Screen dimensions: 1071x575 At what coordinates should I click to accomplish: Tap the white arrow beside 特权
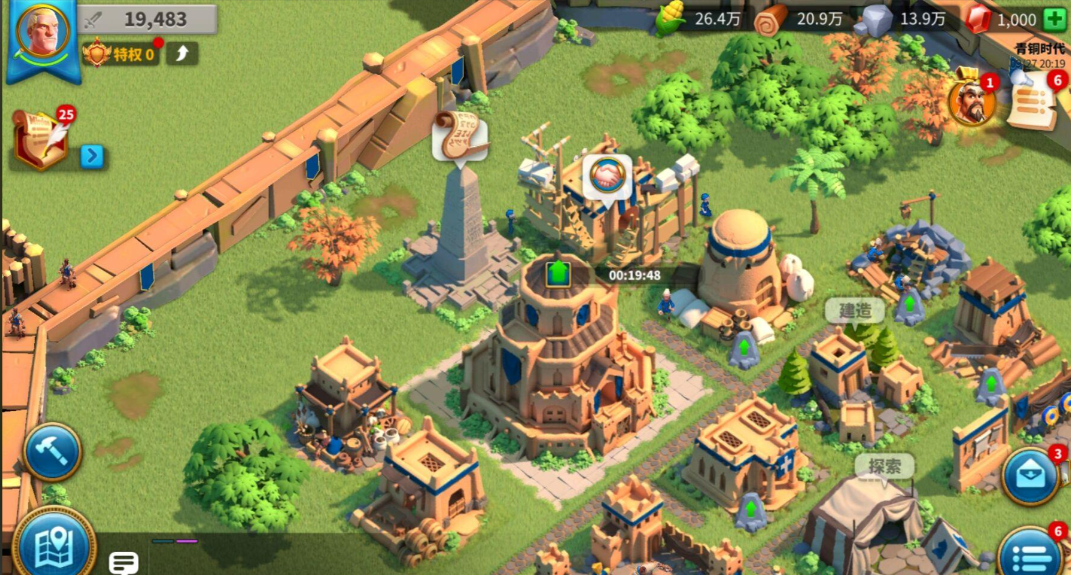pyautogui.click(x=183, y=53)
